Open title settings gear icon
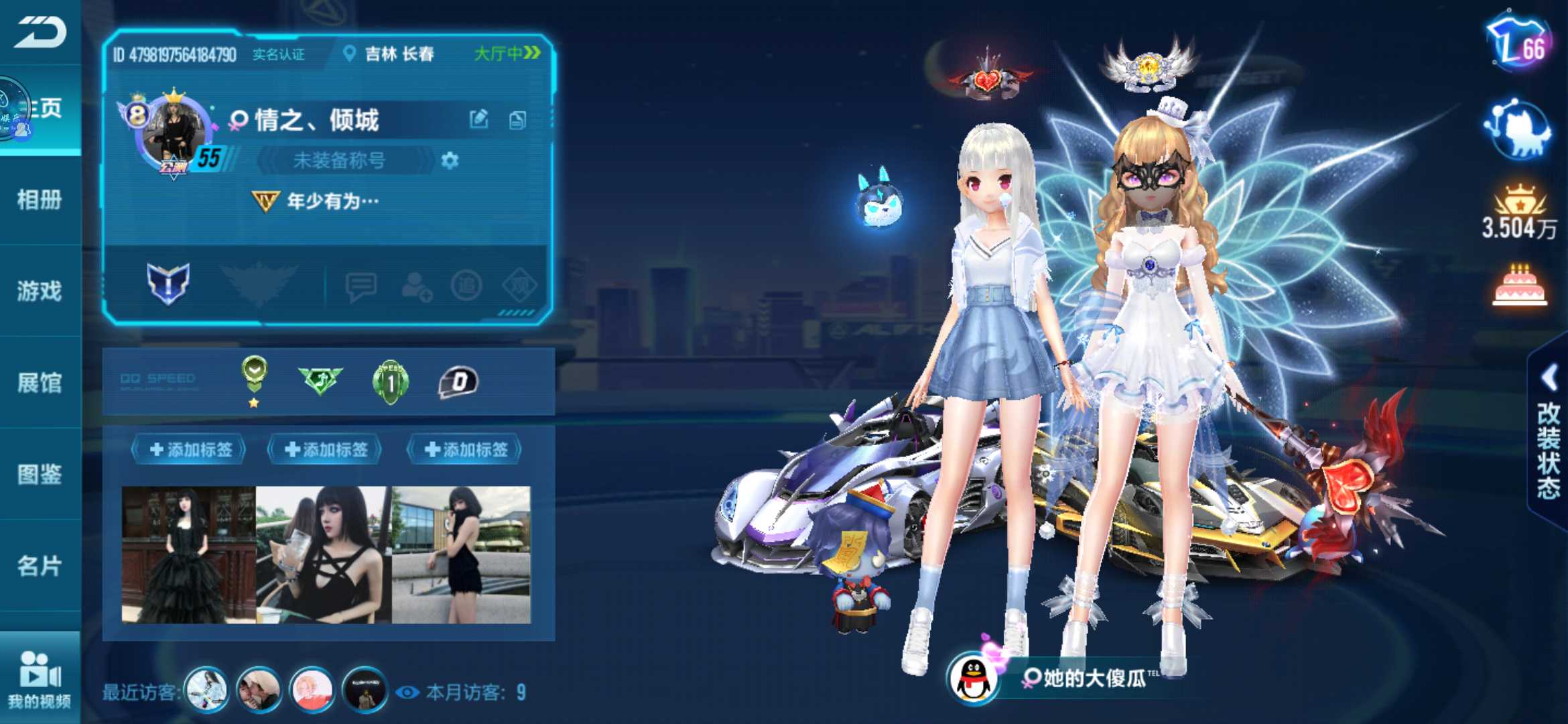This screenshot has height=724, width=1568. [450, 161]
